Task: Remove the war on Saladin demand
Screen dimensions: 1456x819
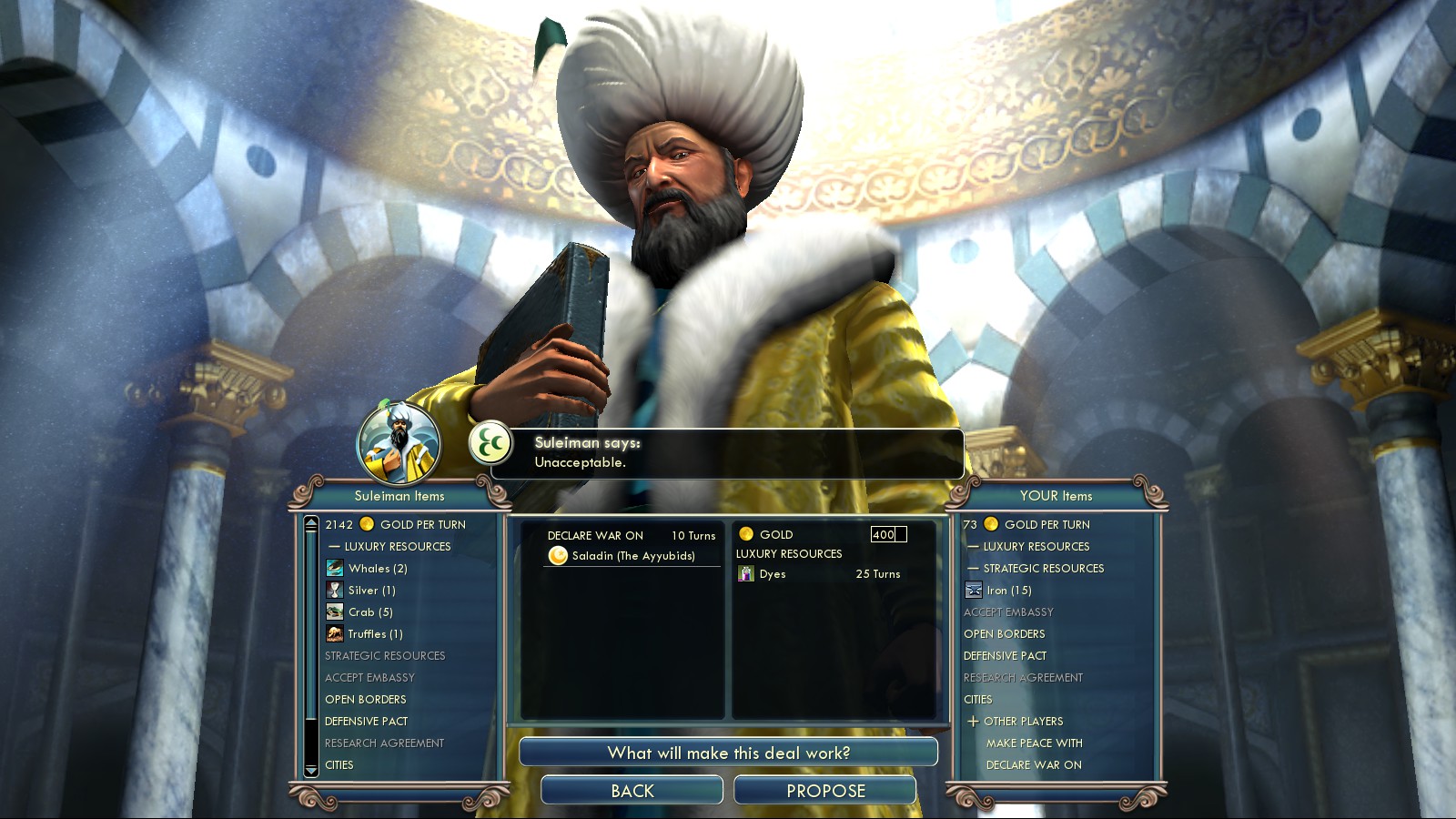Action: pos(632,555)
